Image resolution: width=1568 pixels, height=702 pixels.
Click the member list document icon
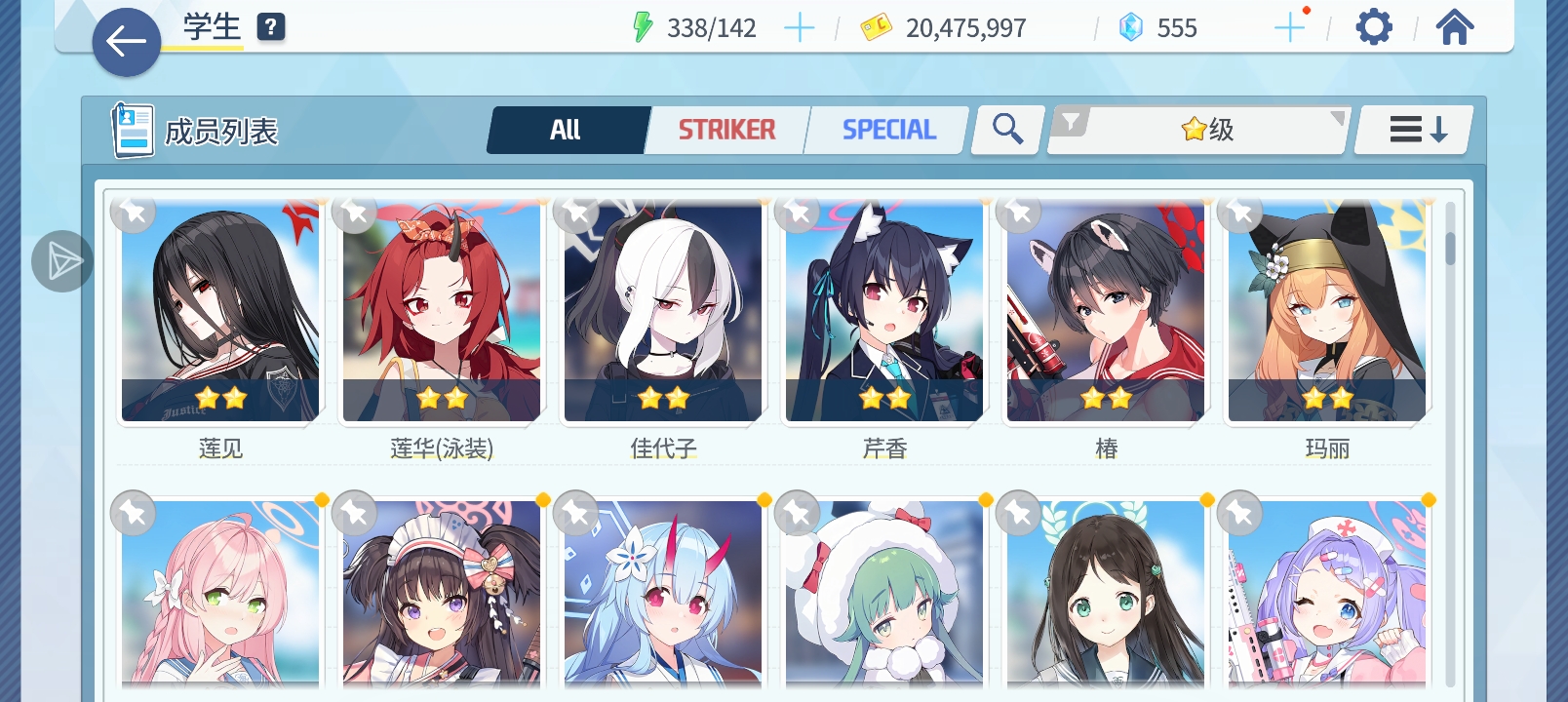tap(134, 128)
